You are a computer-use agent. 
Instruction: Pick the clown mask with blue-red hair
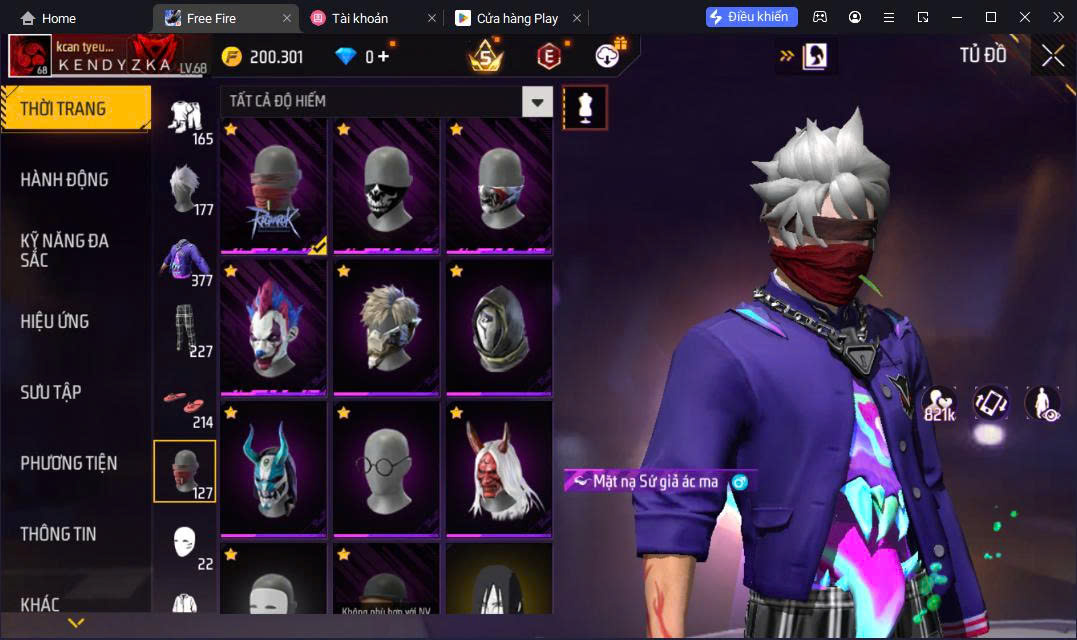coord(274,327)
